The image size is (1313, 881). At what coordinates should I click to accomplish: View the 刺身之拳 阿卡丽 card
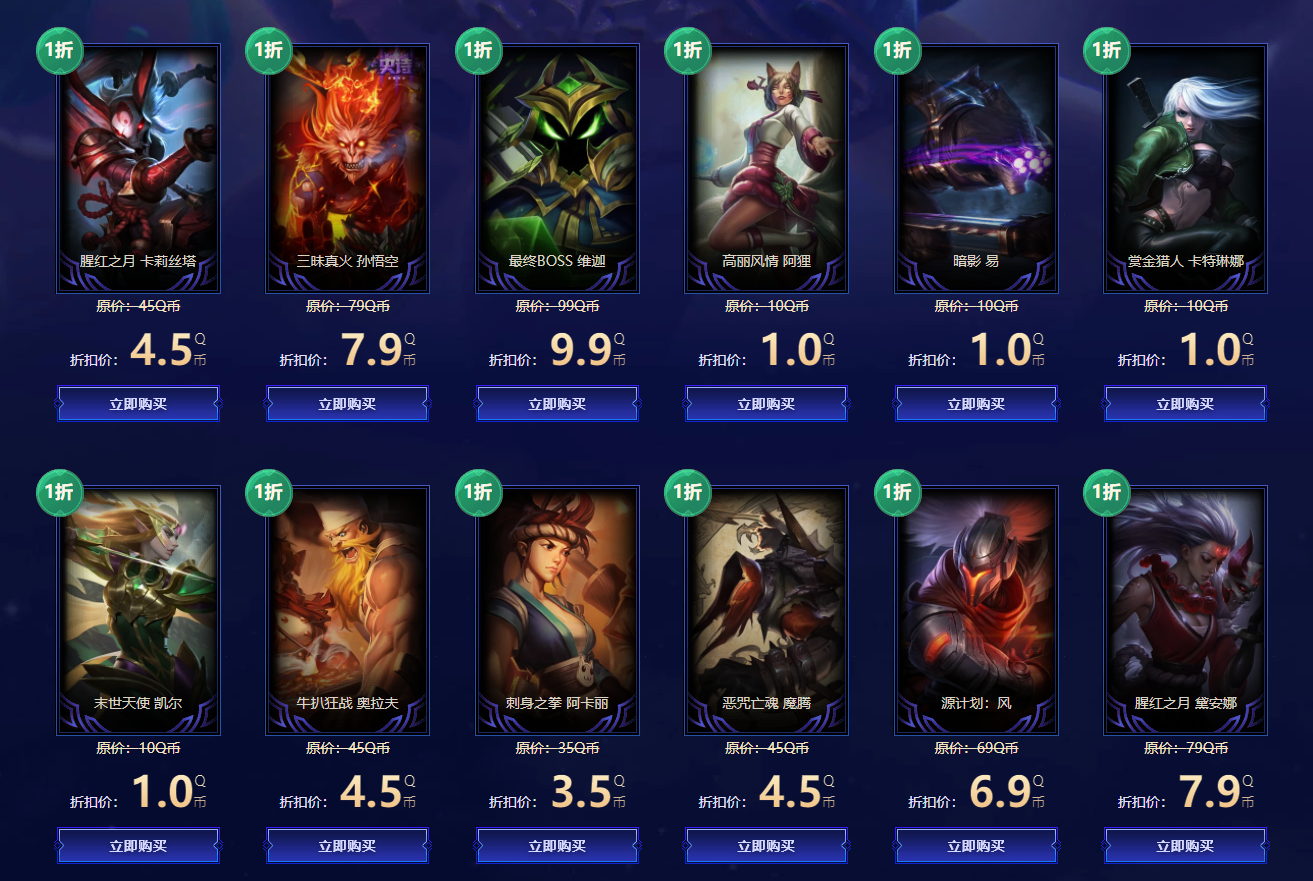(x=557, y=600)
